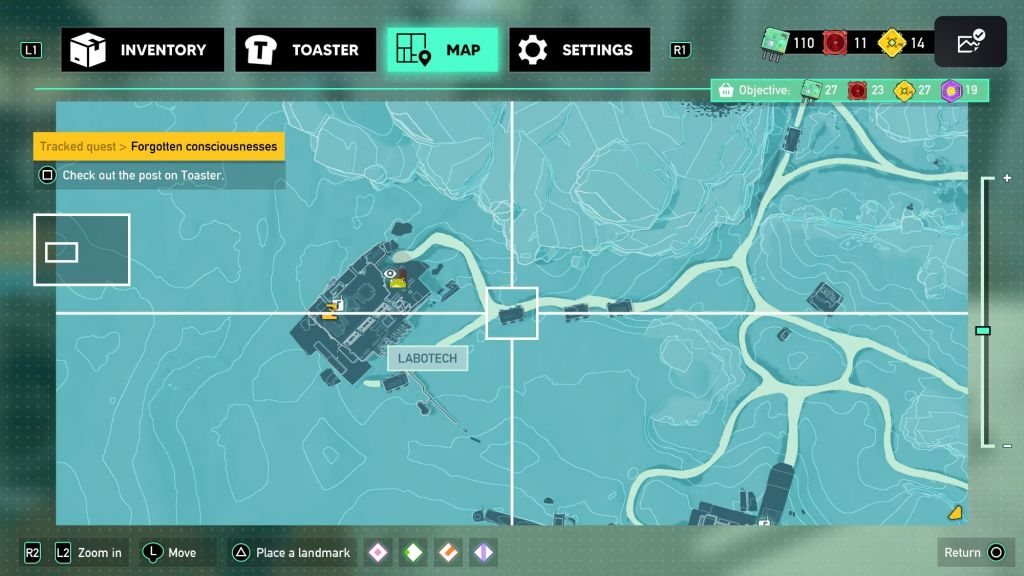Open the Settings tab
The image size is (1024, 576).
[x=579, y=50]
